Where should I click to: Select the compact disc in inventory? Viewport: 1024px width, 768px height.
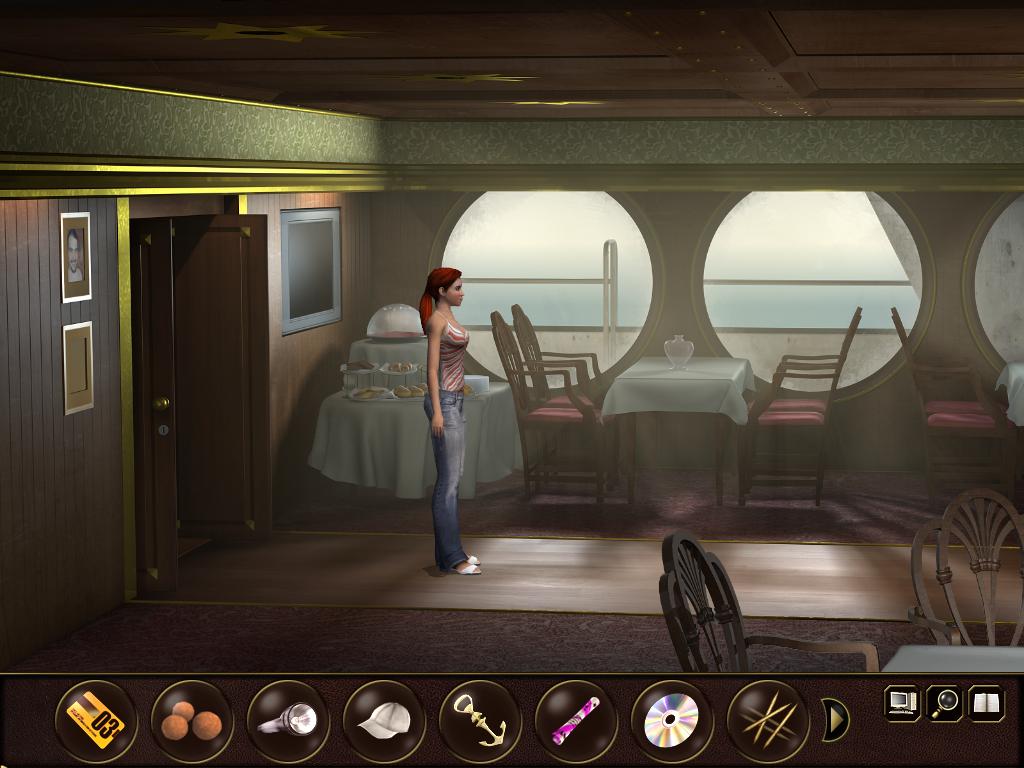click(672, 720)
